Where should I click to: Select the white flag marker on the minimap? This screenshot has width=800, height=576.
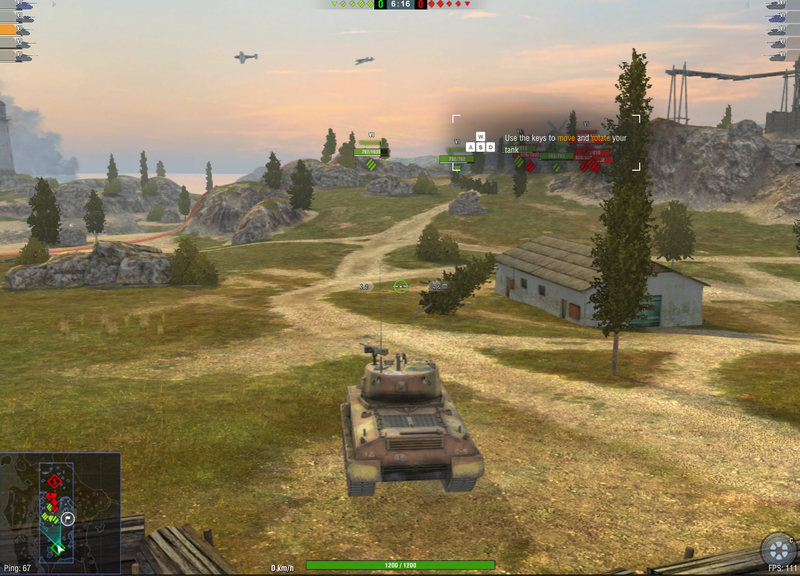[x=68, y=519]
